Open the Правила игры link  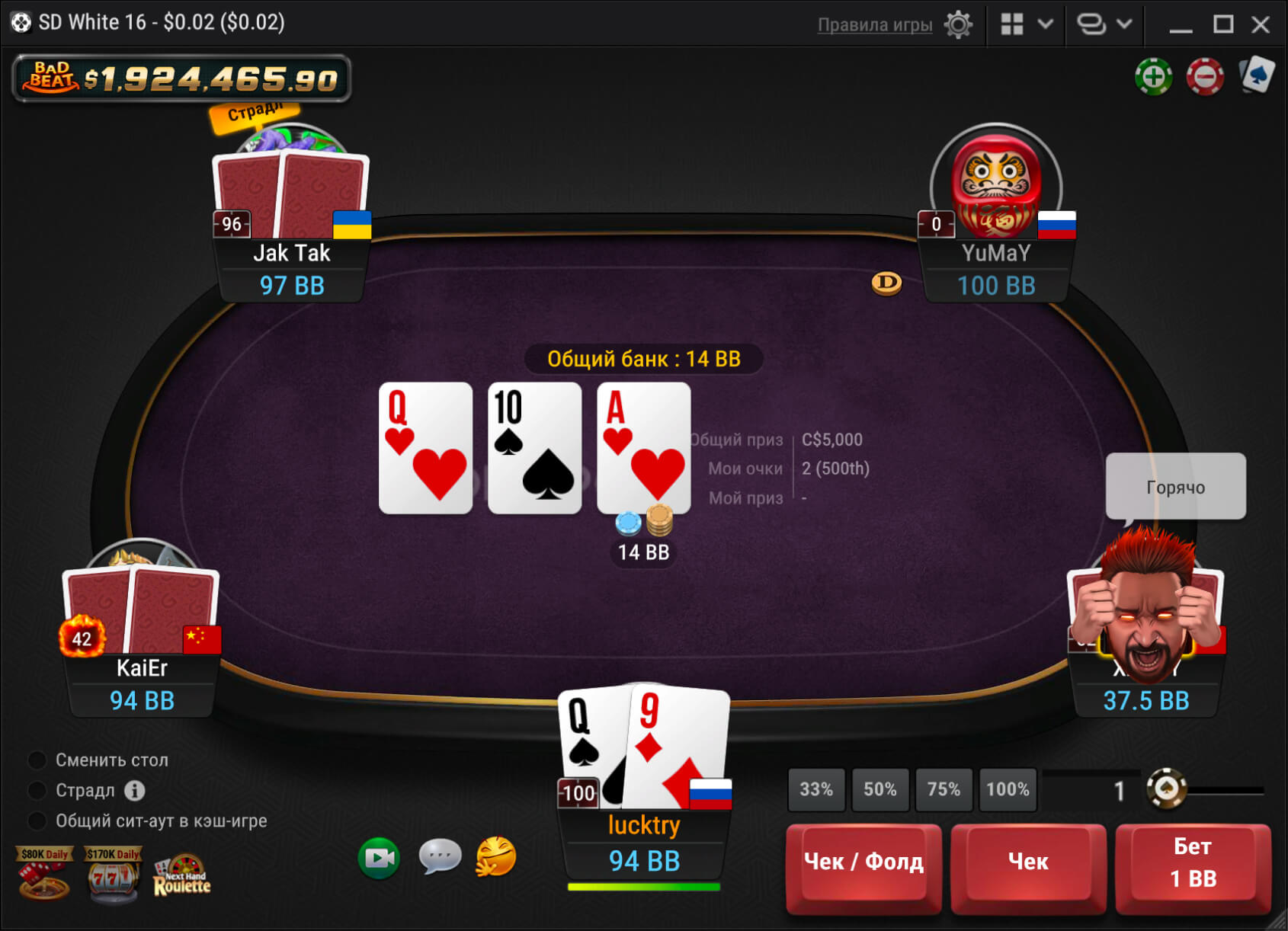pos(874,24)
